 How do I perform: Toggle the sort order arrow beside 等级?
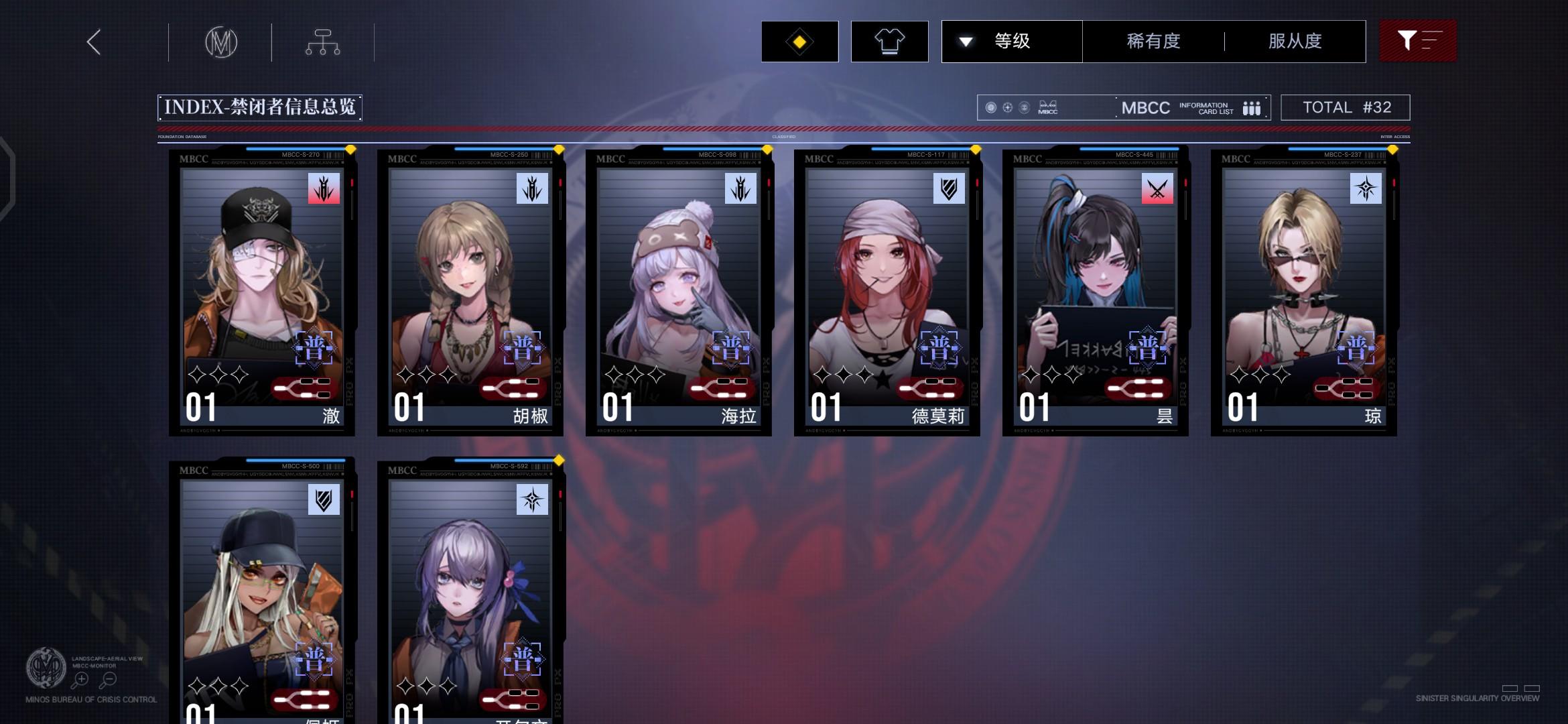point(966,42)
